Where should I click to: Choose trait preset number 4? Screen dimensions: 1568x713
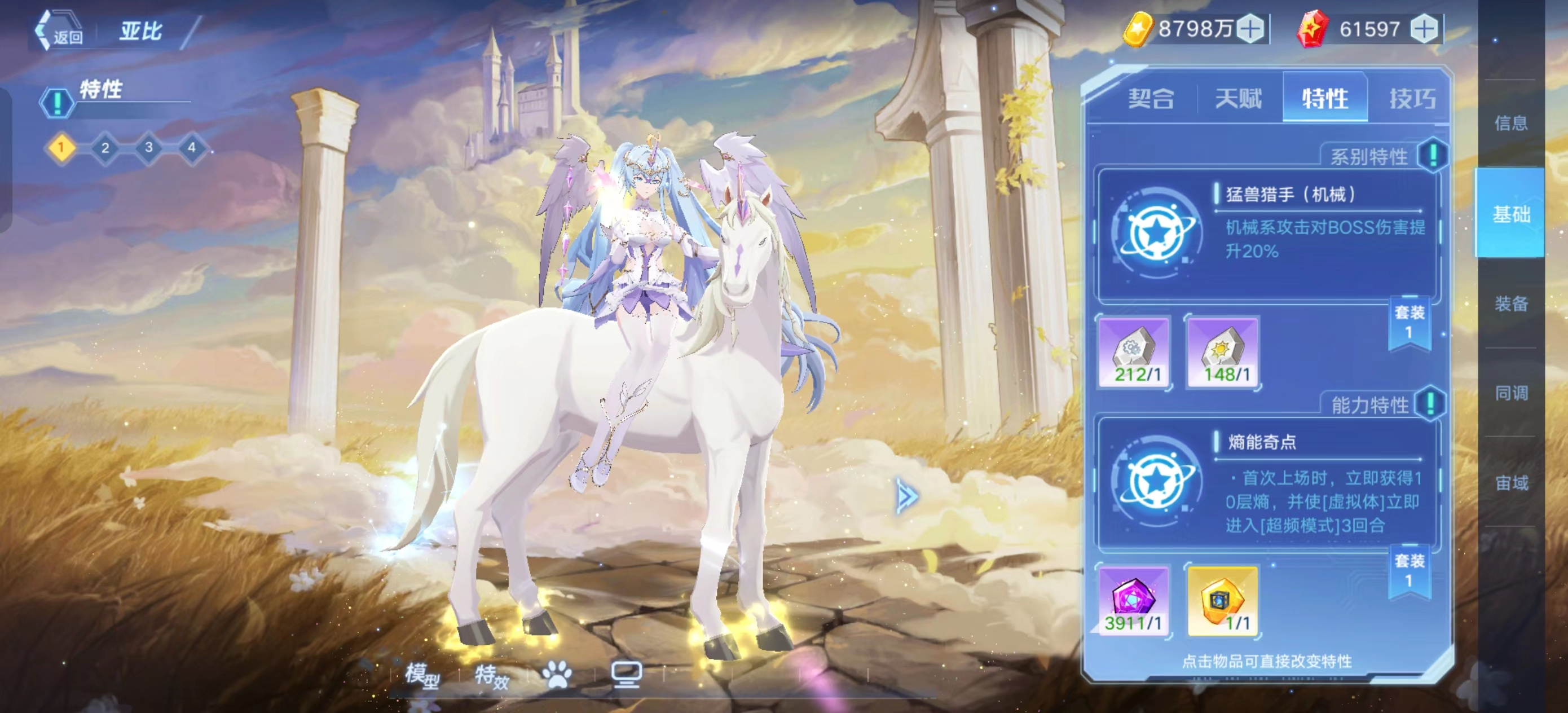click(192, 148)
